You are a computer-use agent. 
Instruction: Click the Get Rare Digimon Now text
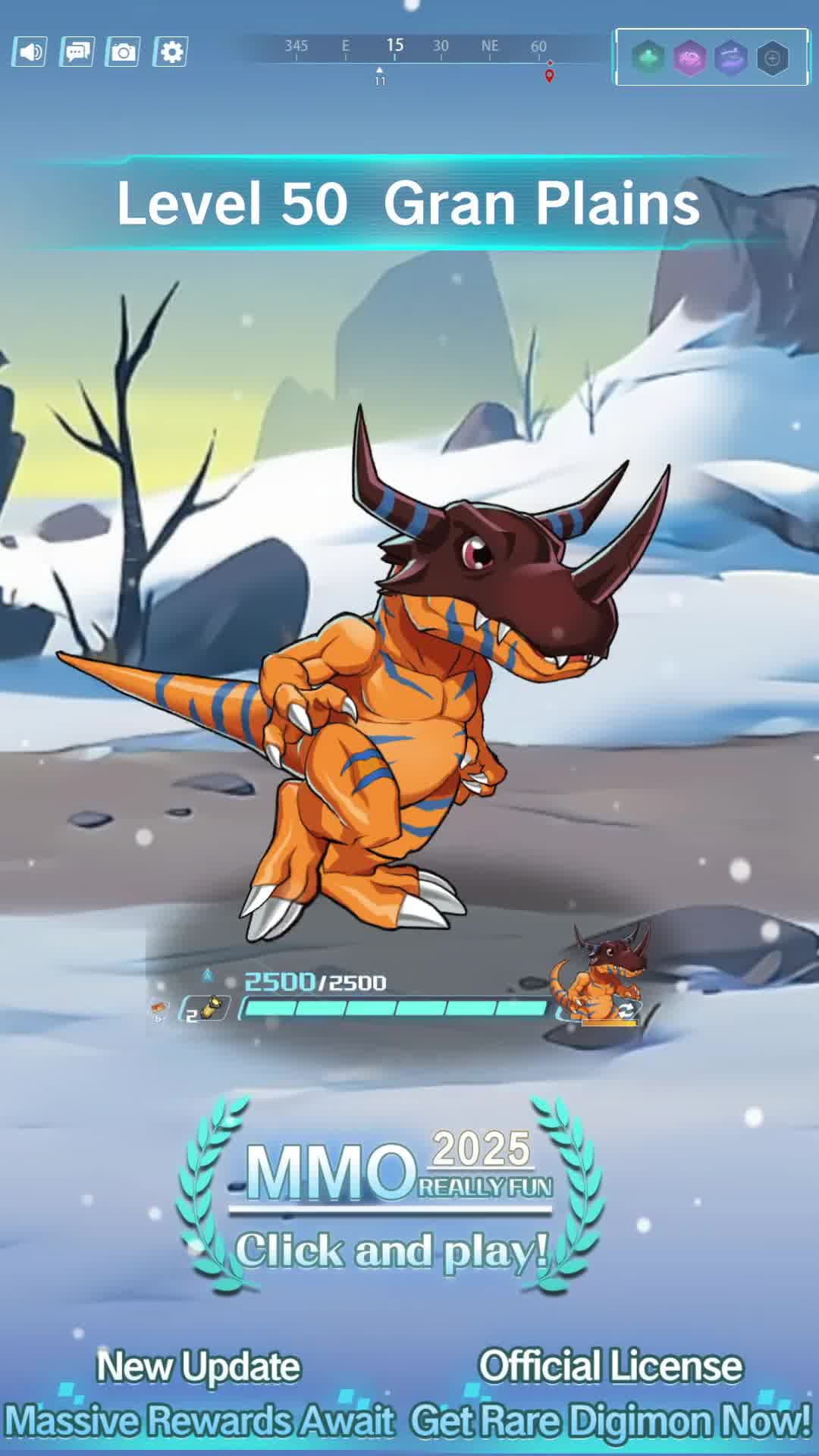tap(610, 1420)
